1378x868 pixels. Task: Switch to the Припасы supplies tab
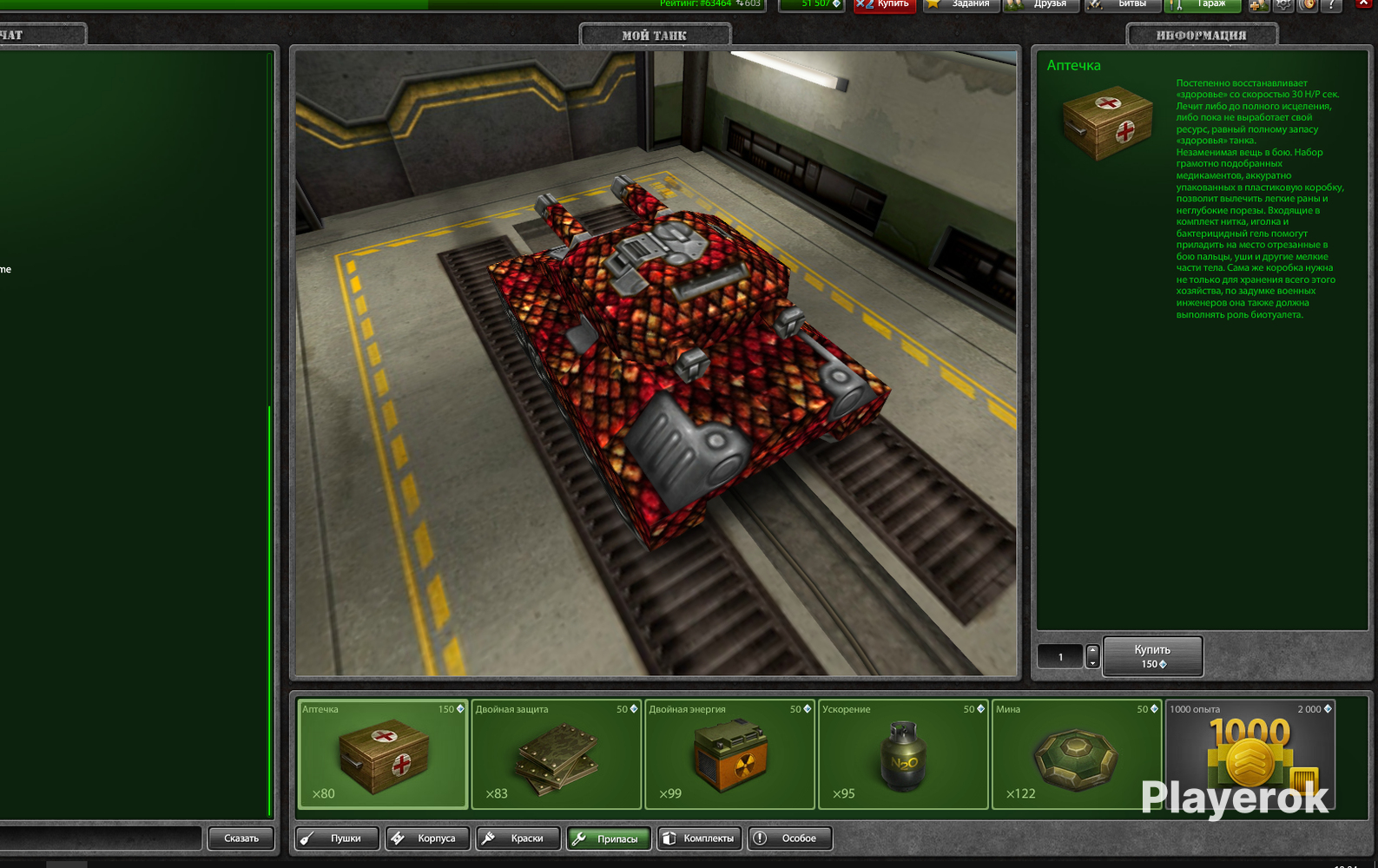(x=609, y=838)
